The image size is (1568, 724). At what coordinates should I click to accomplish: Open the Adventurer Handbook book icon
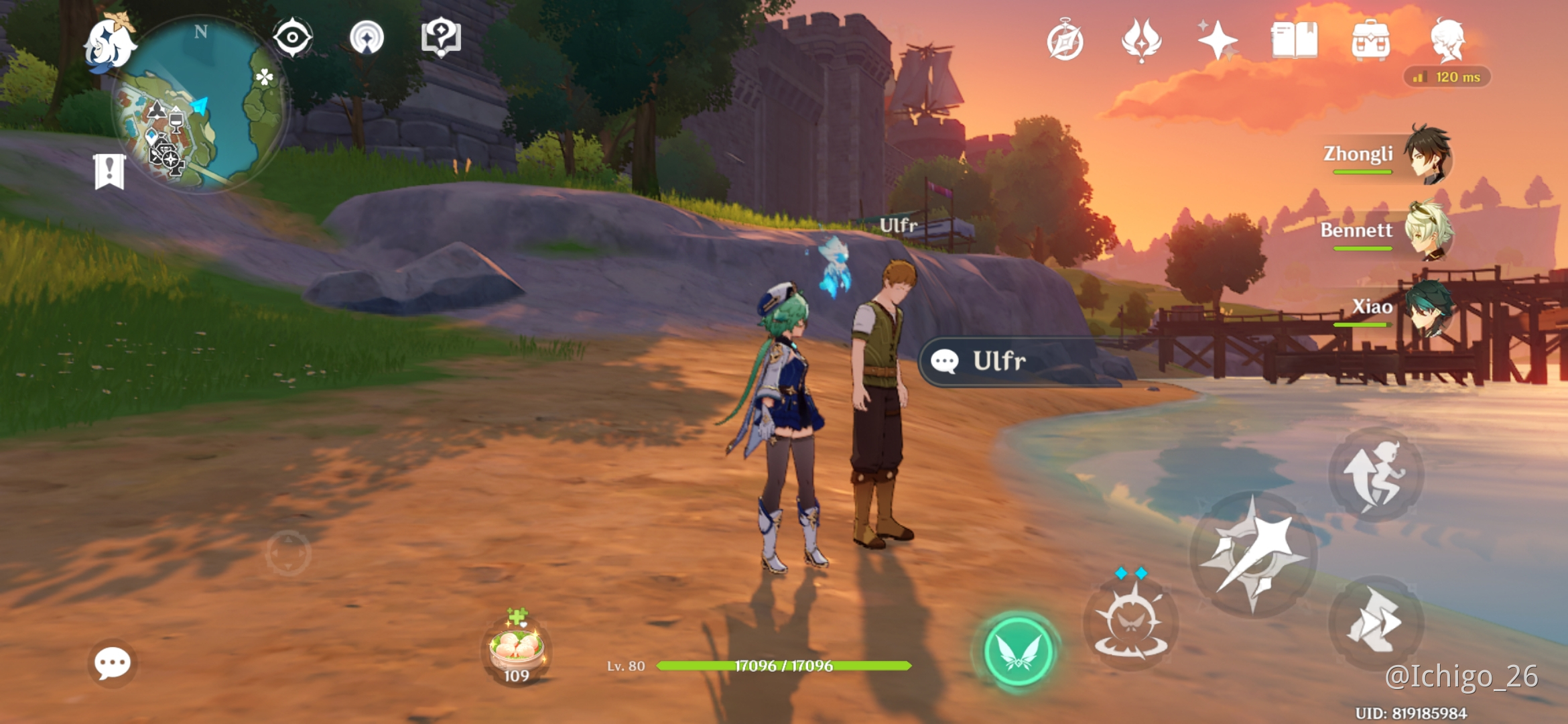(1294, 40)
